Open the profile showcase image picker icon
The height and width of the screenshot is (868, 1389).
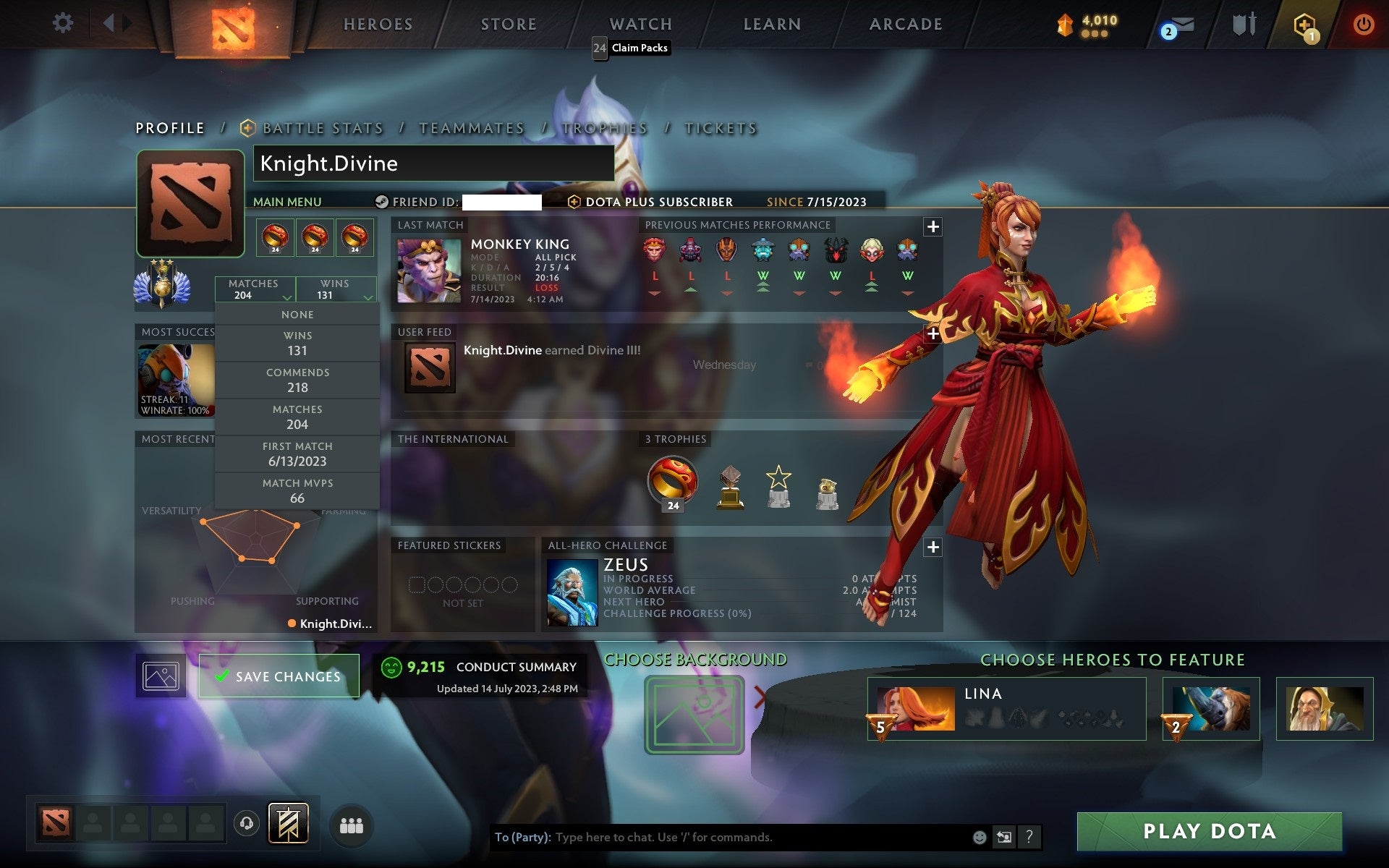pos(160,675)
